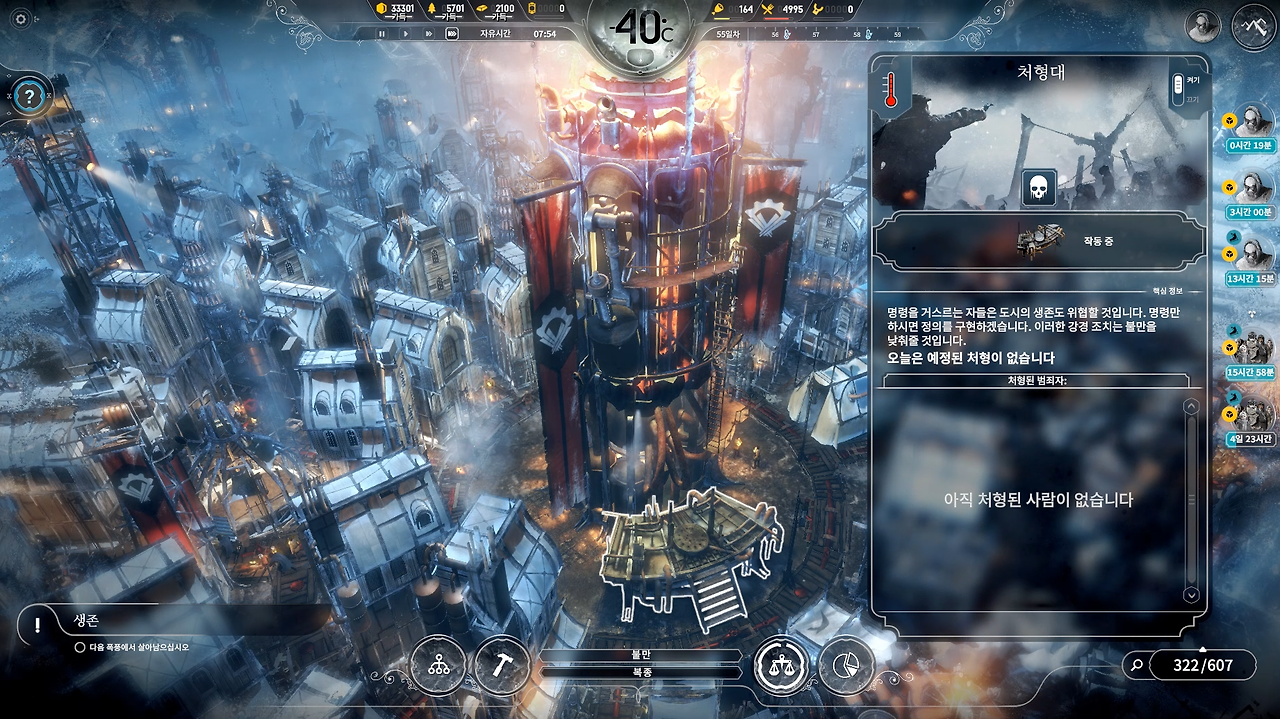Click the skull execution ability icon

tap(1038, 188)
